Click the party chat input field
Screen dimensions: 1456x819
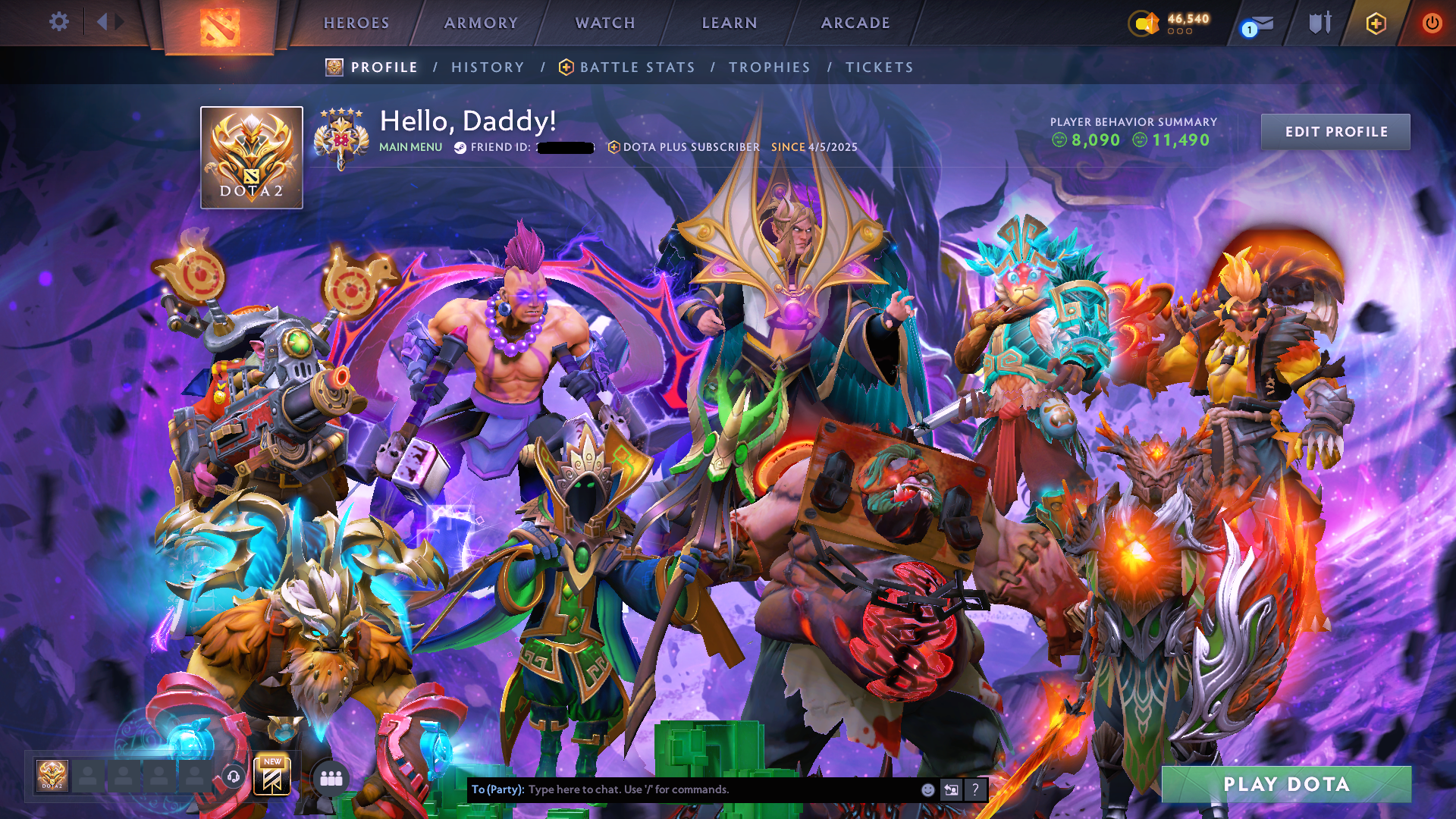[682, 789]
